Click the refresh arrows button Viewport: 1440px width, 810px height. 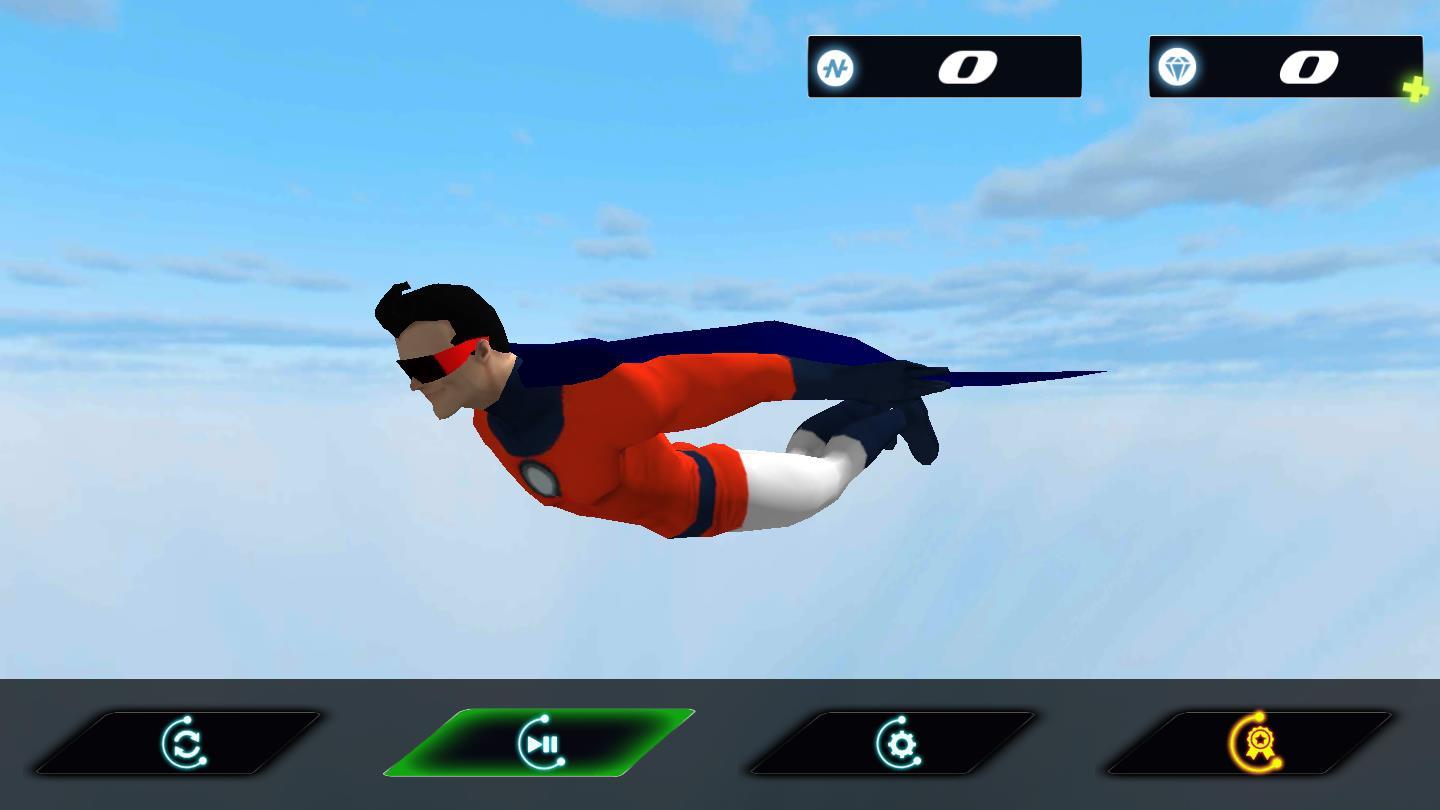point(182,743)
